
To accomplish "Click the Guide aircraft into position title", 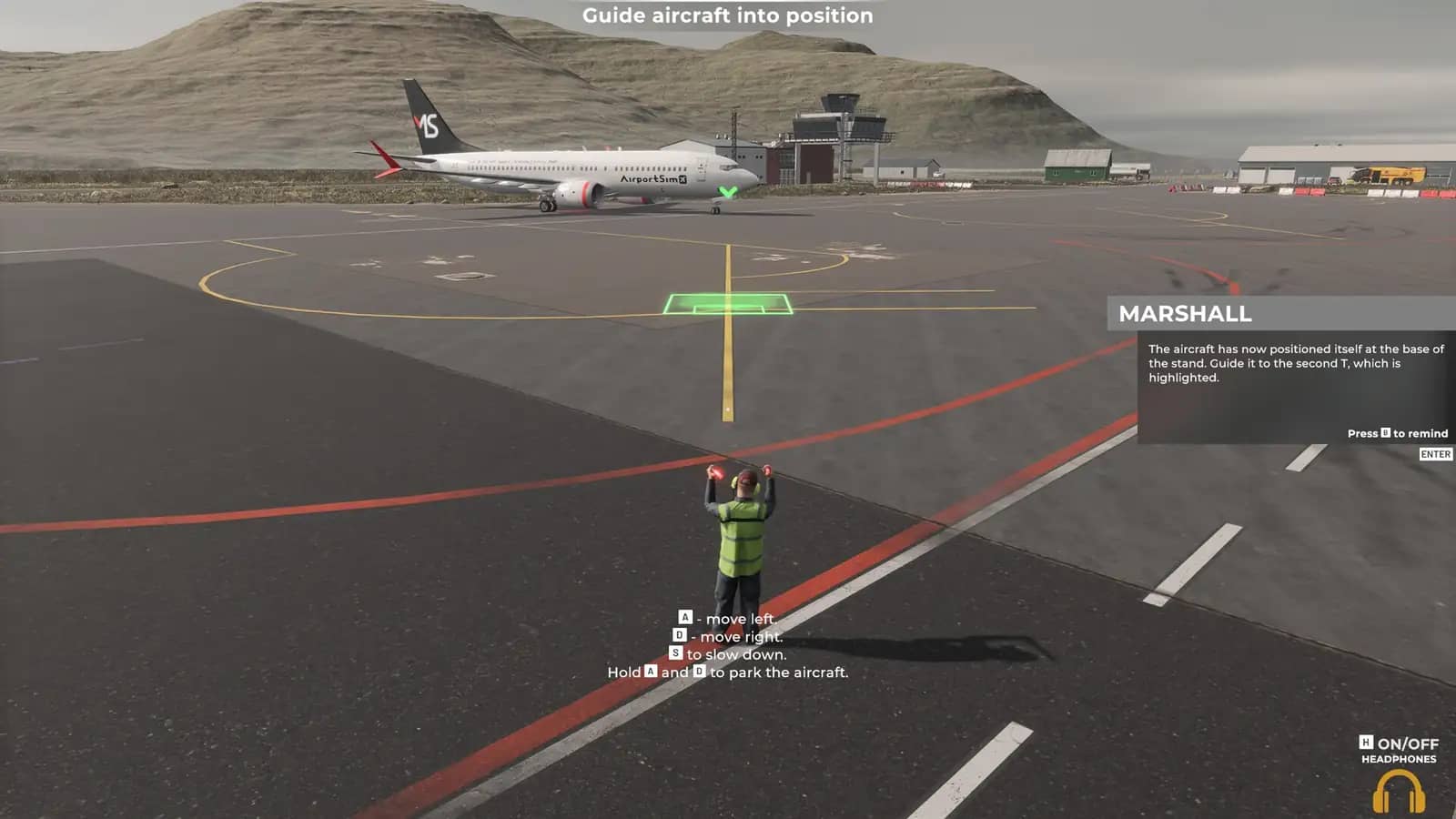I will pyautogui.click(x=727, y=15).
